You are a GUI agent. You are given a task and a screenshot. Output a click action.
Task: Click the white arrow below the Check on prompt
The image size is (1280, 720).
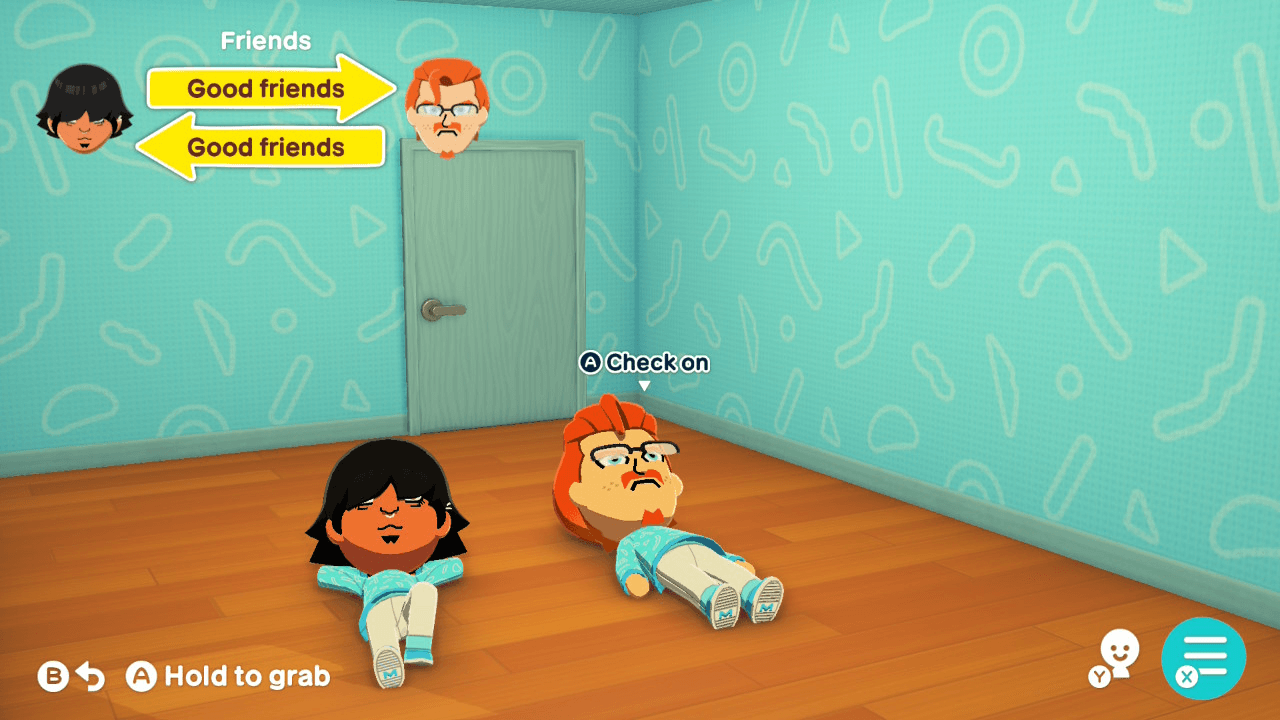click(x=645, y=385)
